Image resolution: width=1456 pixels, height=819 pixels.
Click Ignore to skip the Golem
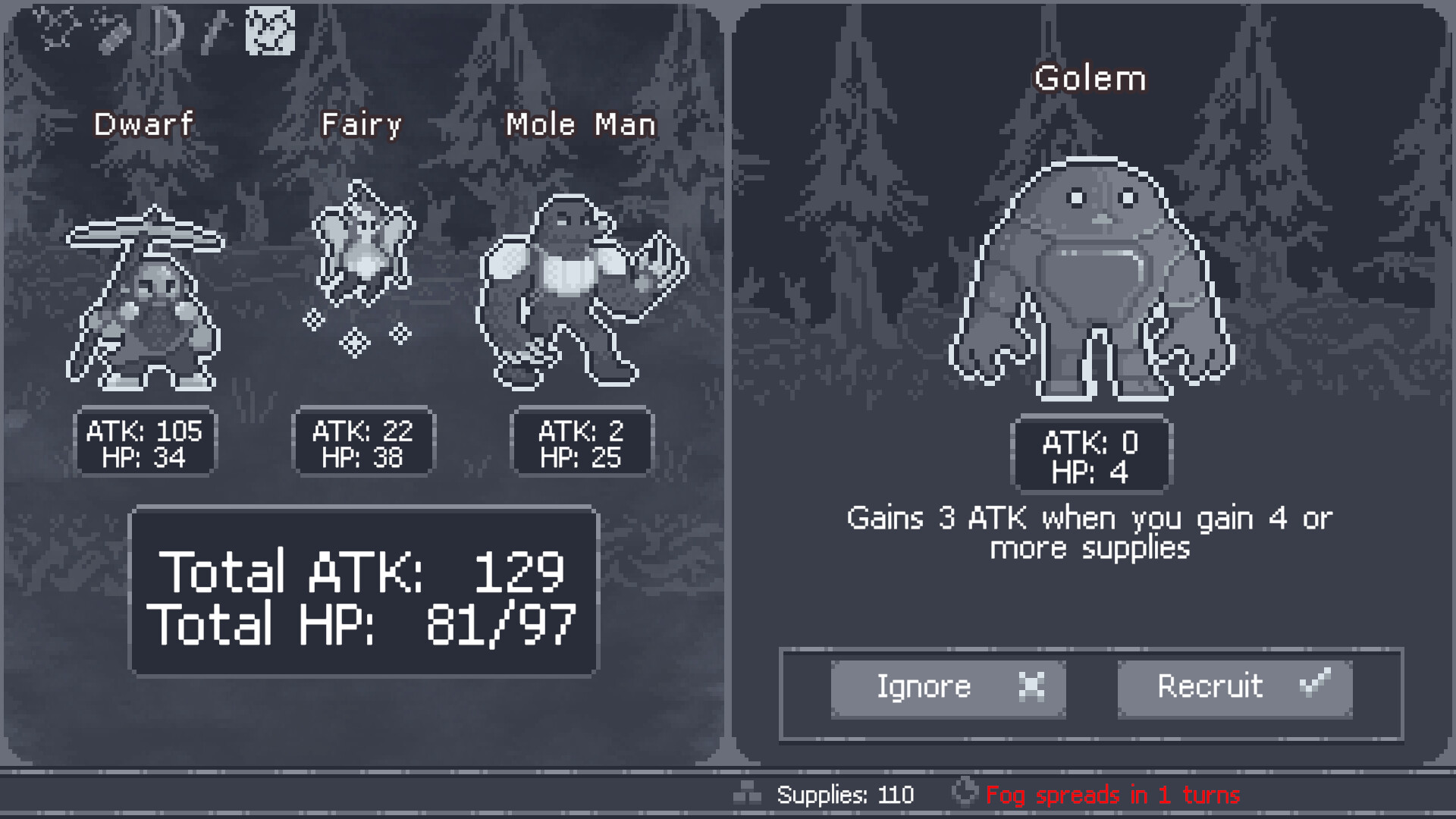click(x=948, y=687)
